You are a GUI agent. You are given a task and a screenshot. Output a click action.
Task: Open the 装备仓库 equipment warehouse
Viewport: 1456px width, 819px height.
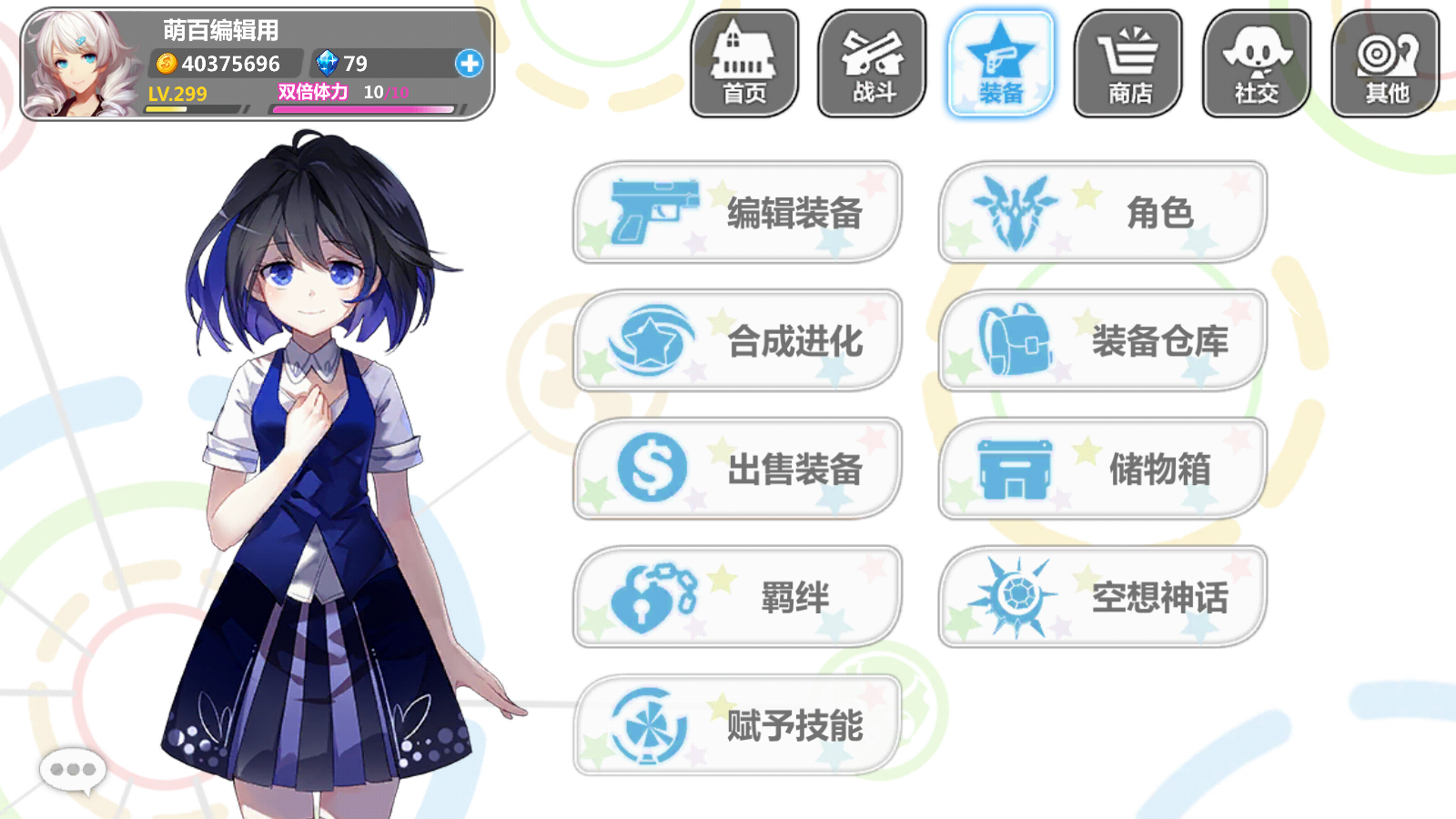click(1102, 341)
